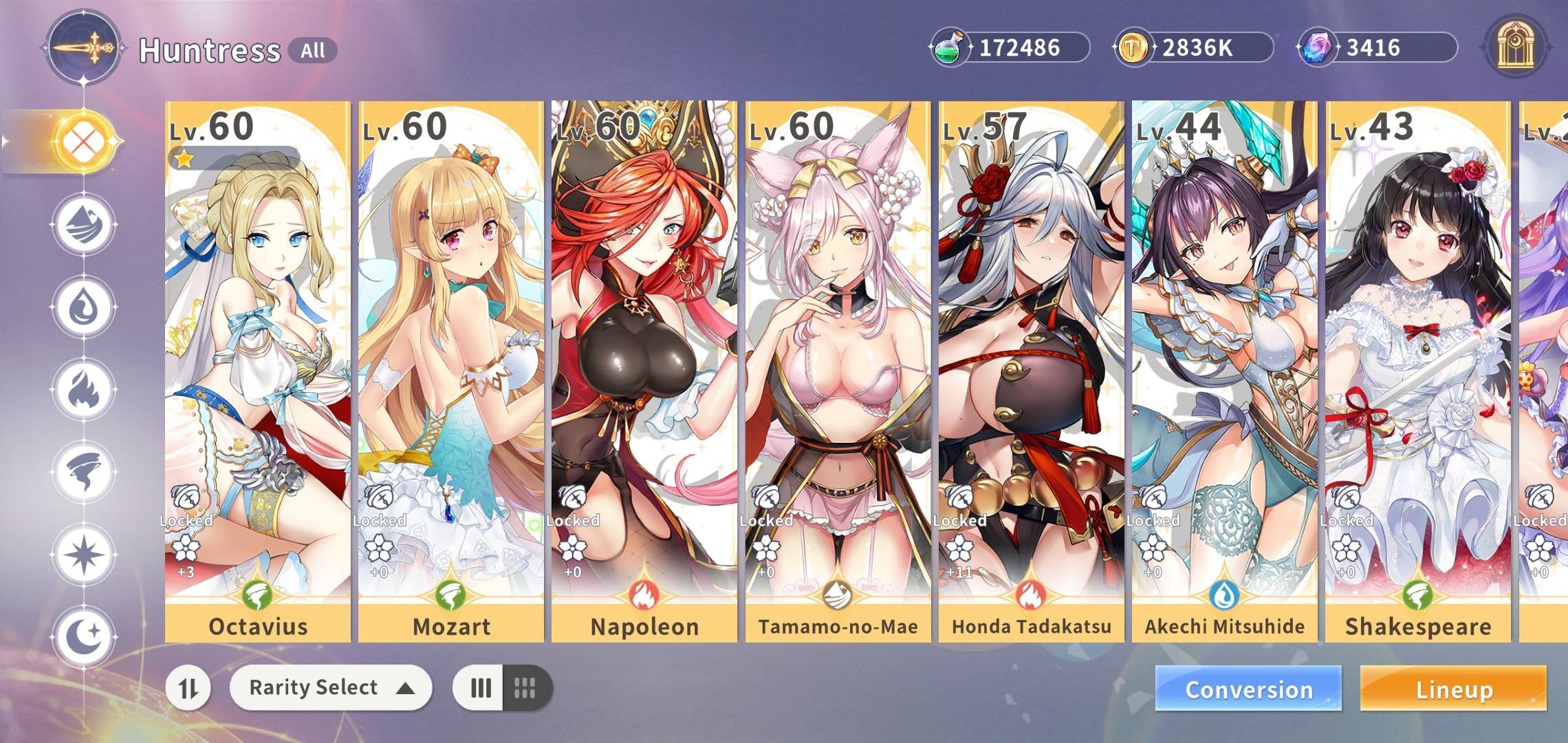
Task: Open the Honda Tadakatsu card
Action: 1031,371
